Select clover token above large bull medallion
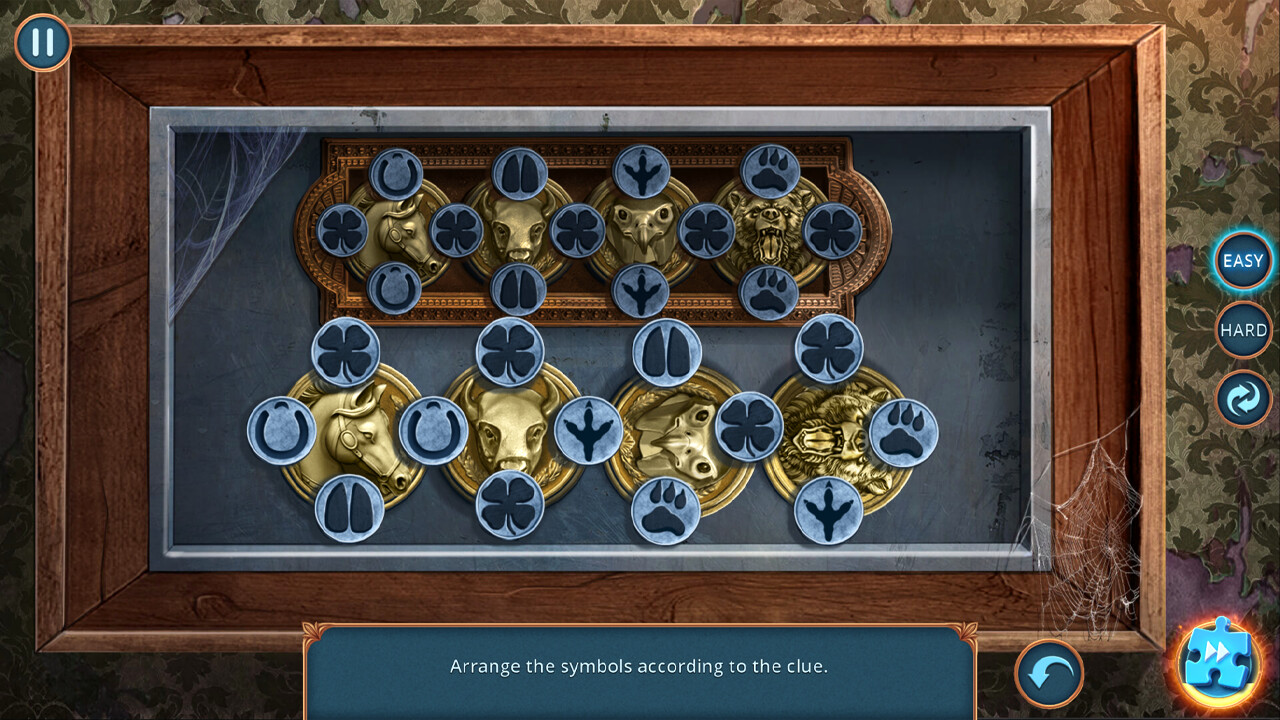Screen dimensions: 1280x720 point(510,352)
